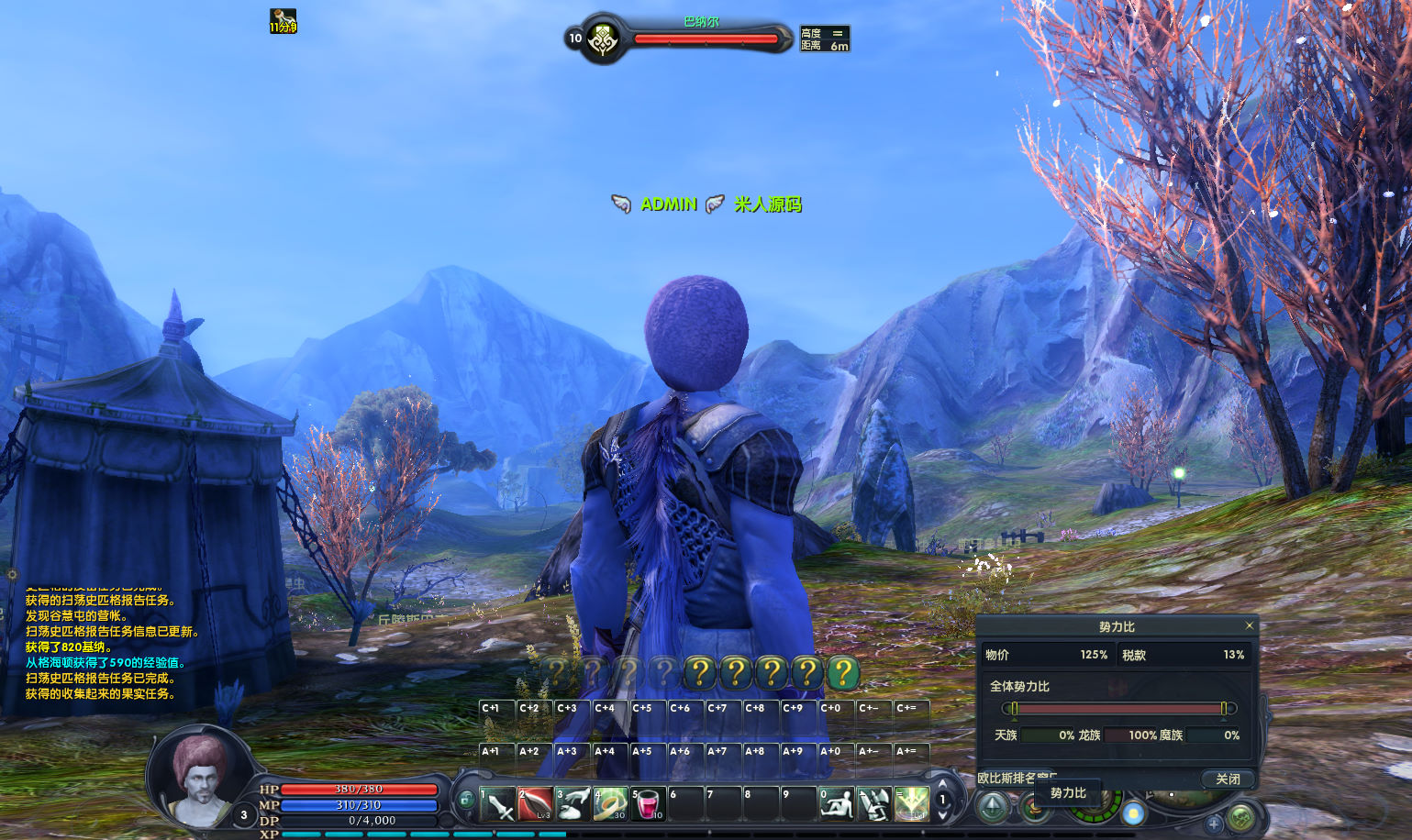The image size is (1412, 840).
Task: Use the red feather skill in slot 2
Action: (x=535, y=803)
